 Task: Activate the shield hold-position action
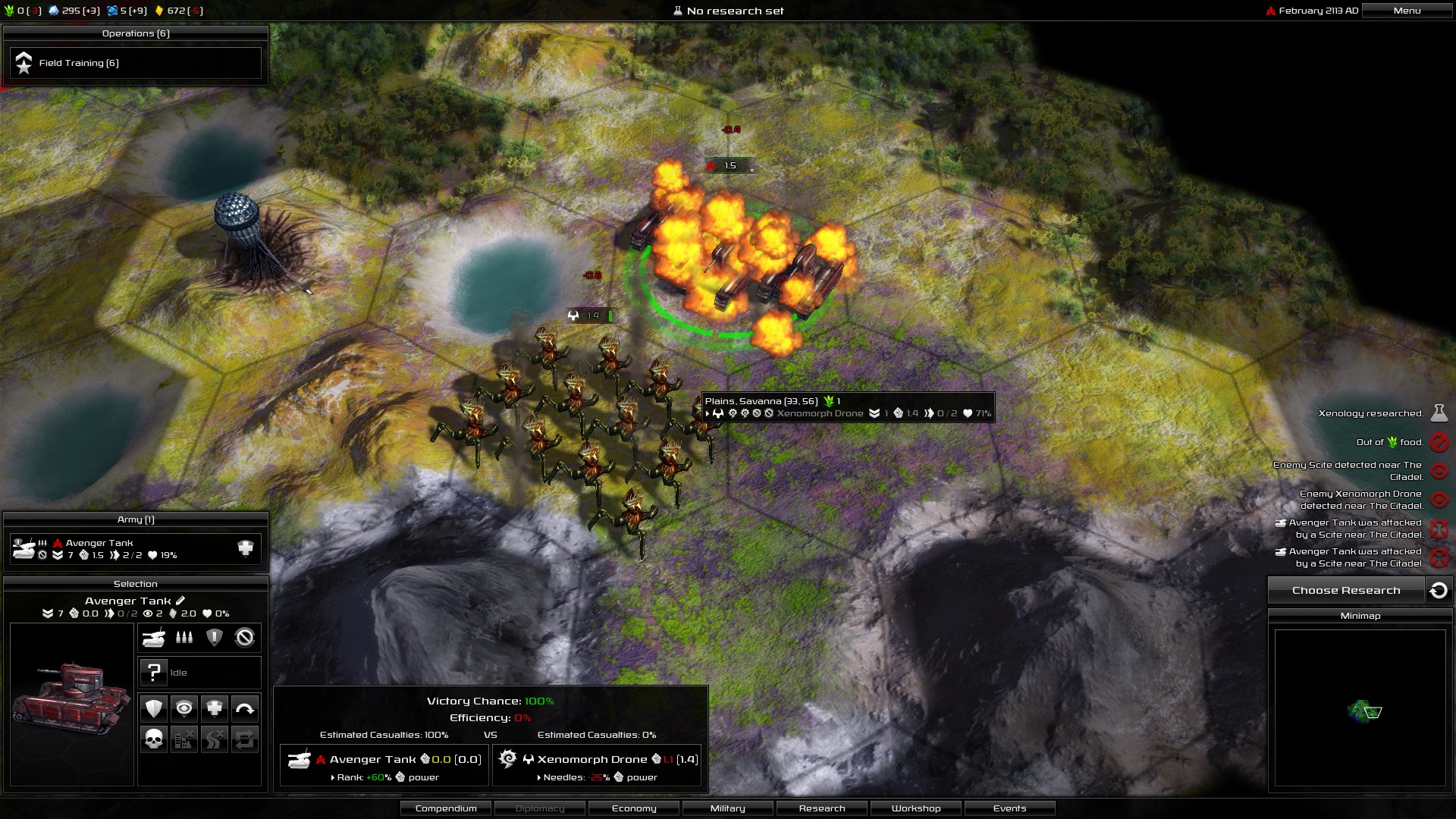click(x=154, y=709)
